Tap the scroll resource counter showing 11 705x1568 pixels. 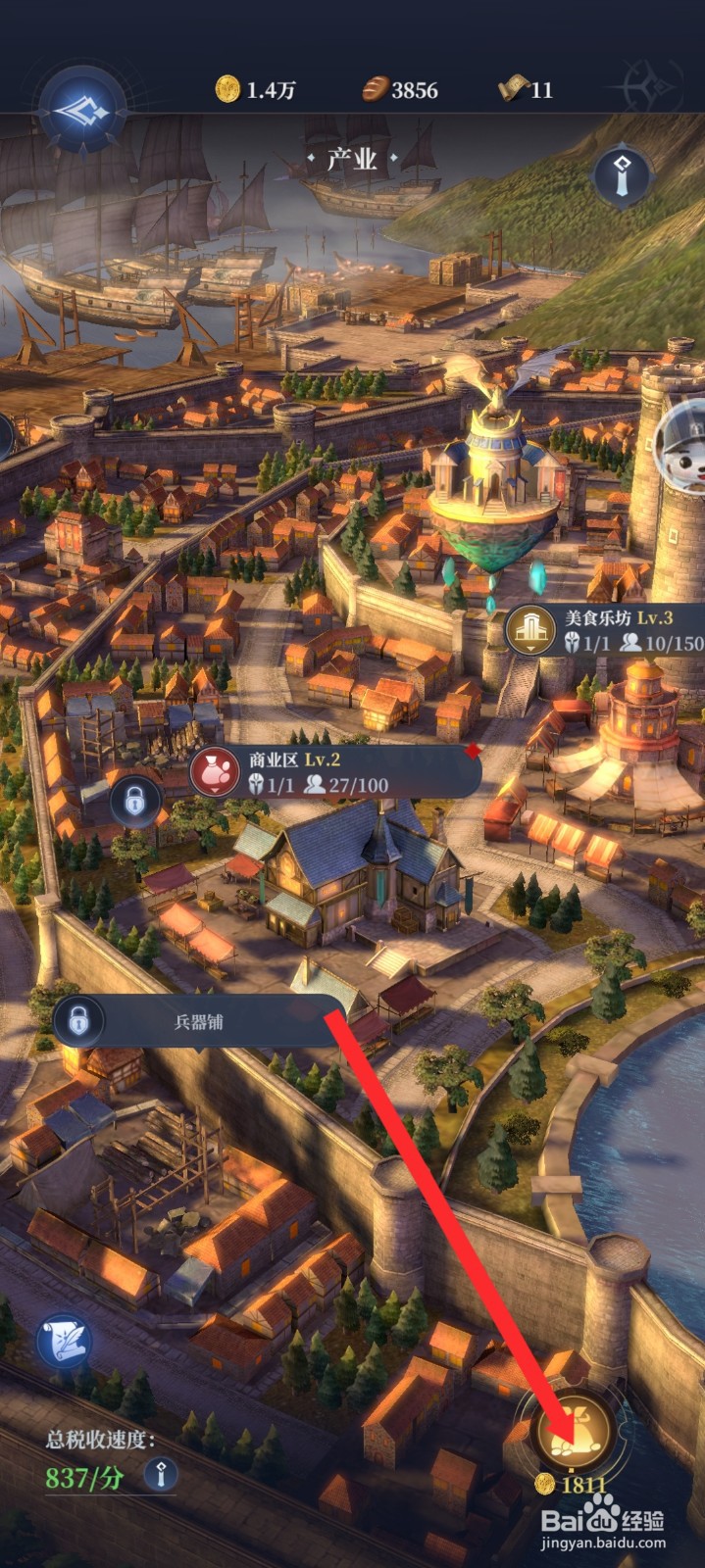point(527,90)
